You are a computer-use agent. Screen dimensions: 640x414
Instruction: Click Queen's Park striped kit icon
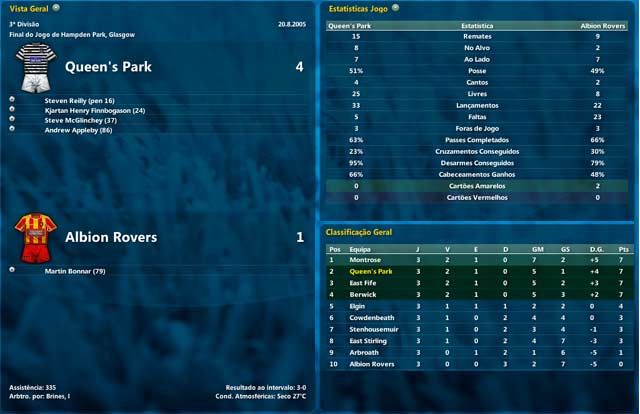tap(36, 66)
